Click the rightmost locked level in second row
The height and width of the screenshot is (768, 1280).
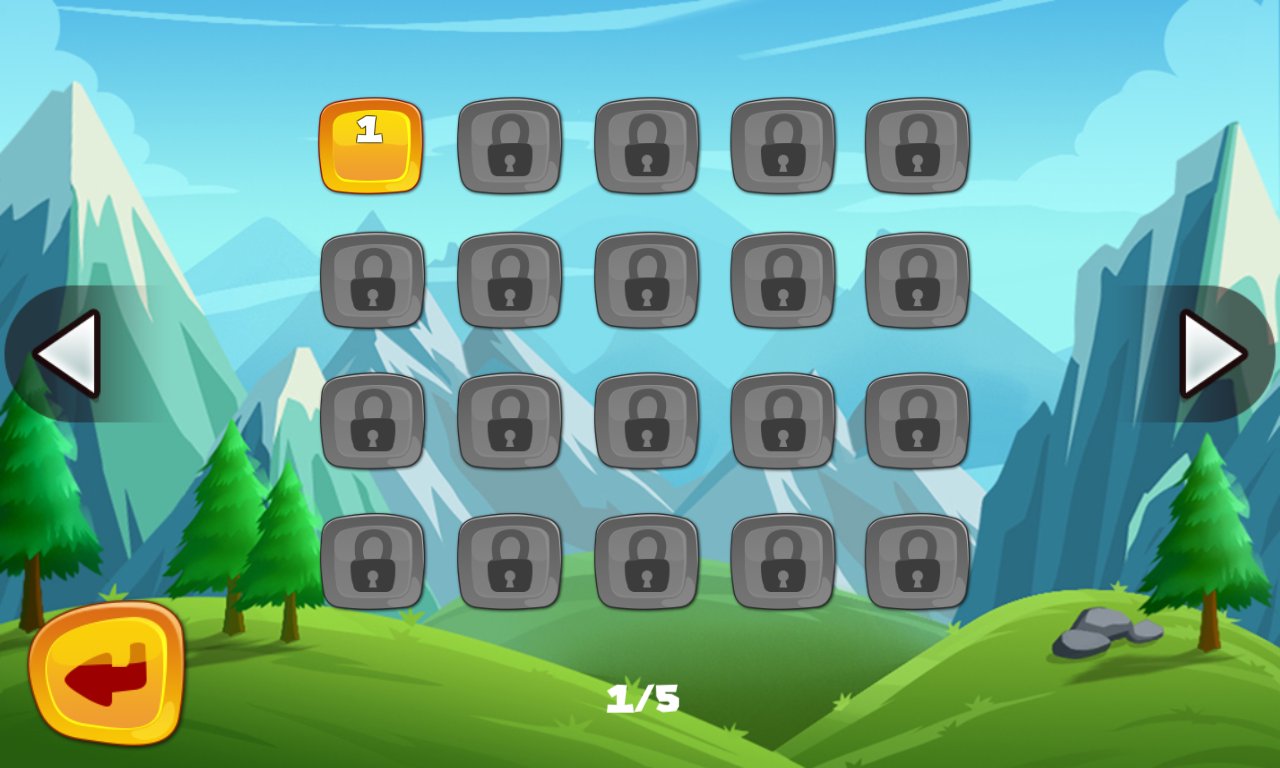917,282
